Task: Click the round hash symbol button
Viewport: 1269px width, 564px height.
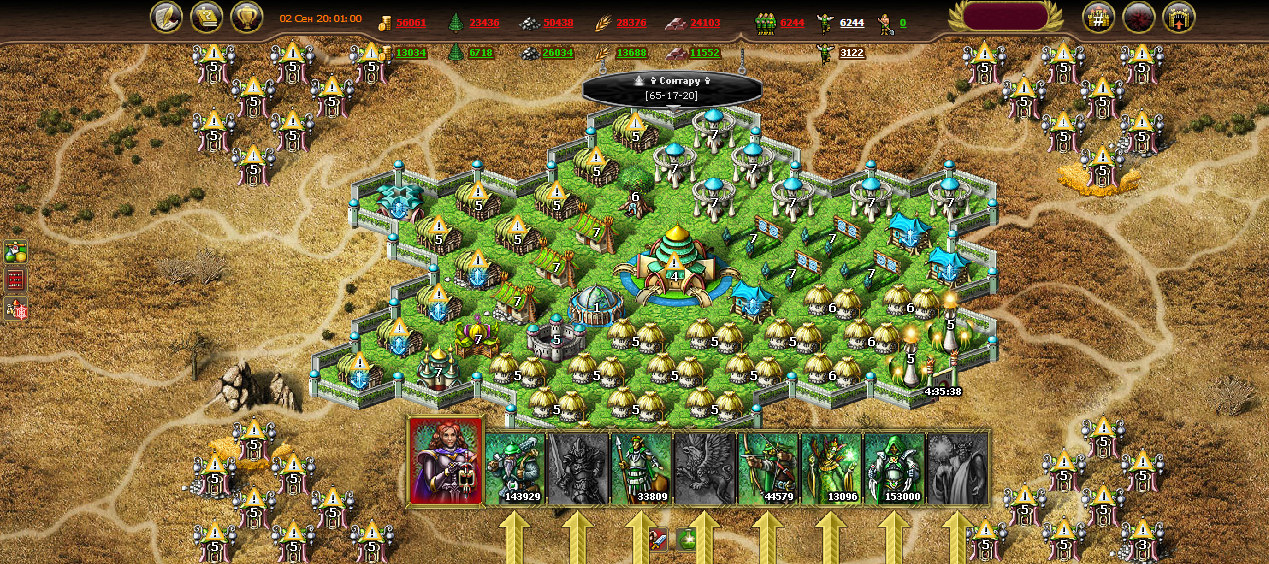Action: 1098,17
